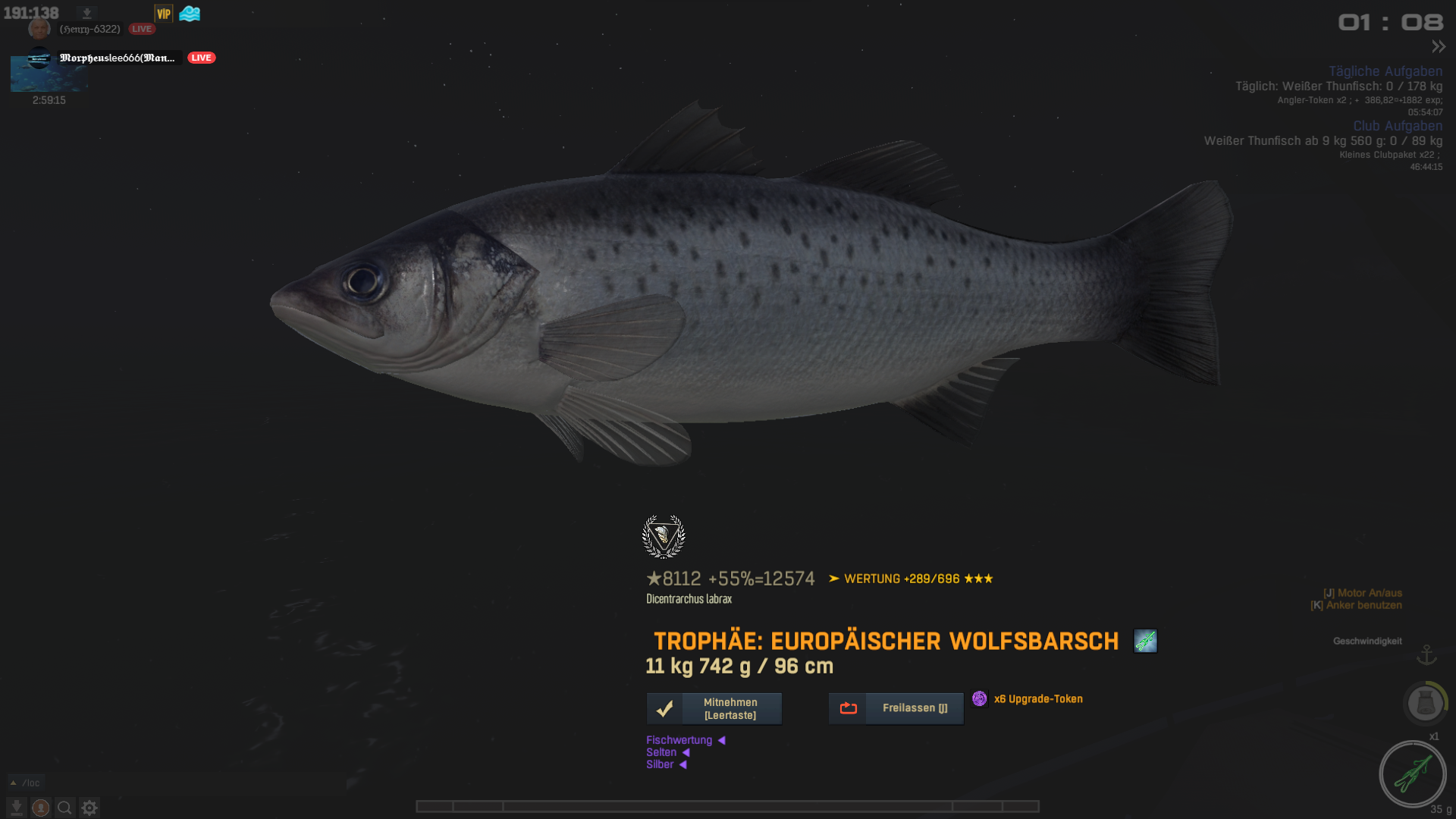Open the player profile icon
This screenshot has height=819, width=1456.
point(41,808)
